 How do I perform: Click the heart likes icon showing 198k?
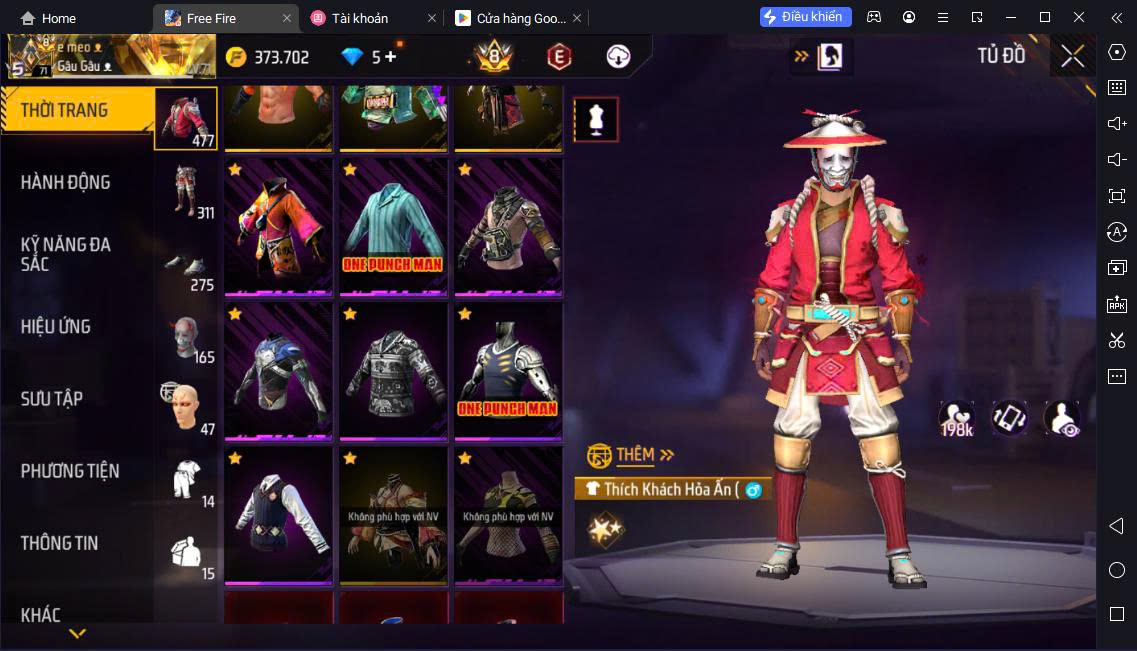coord(957,418)
